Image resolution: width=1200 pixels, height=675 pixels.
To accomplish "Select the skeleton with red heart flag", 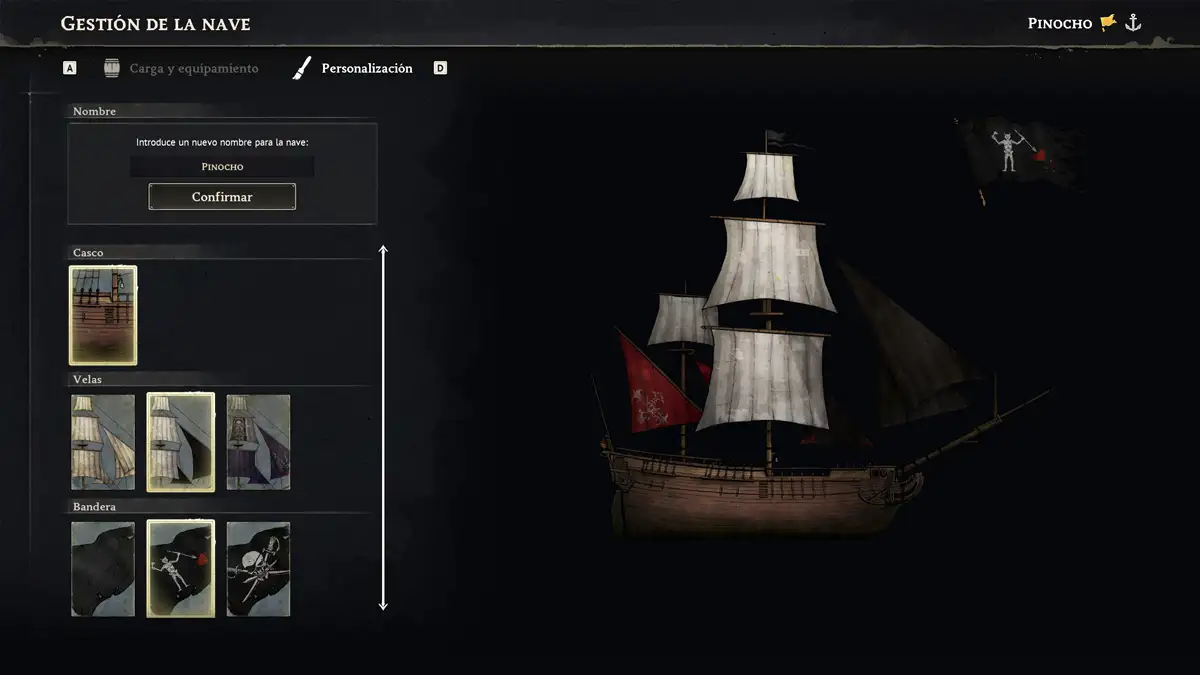I will pos(180,568).
